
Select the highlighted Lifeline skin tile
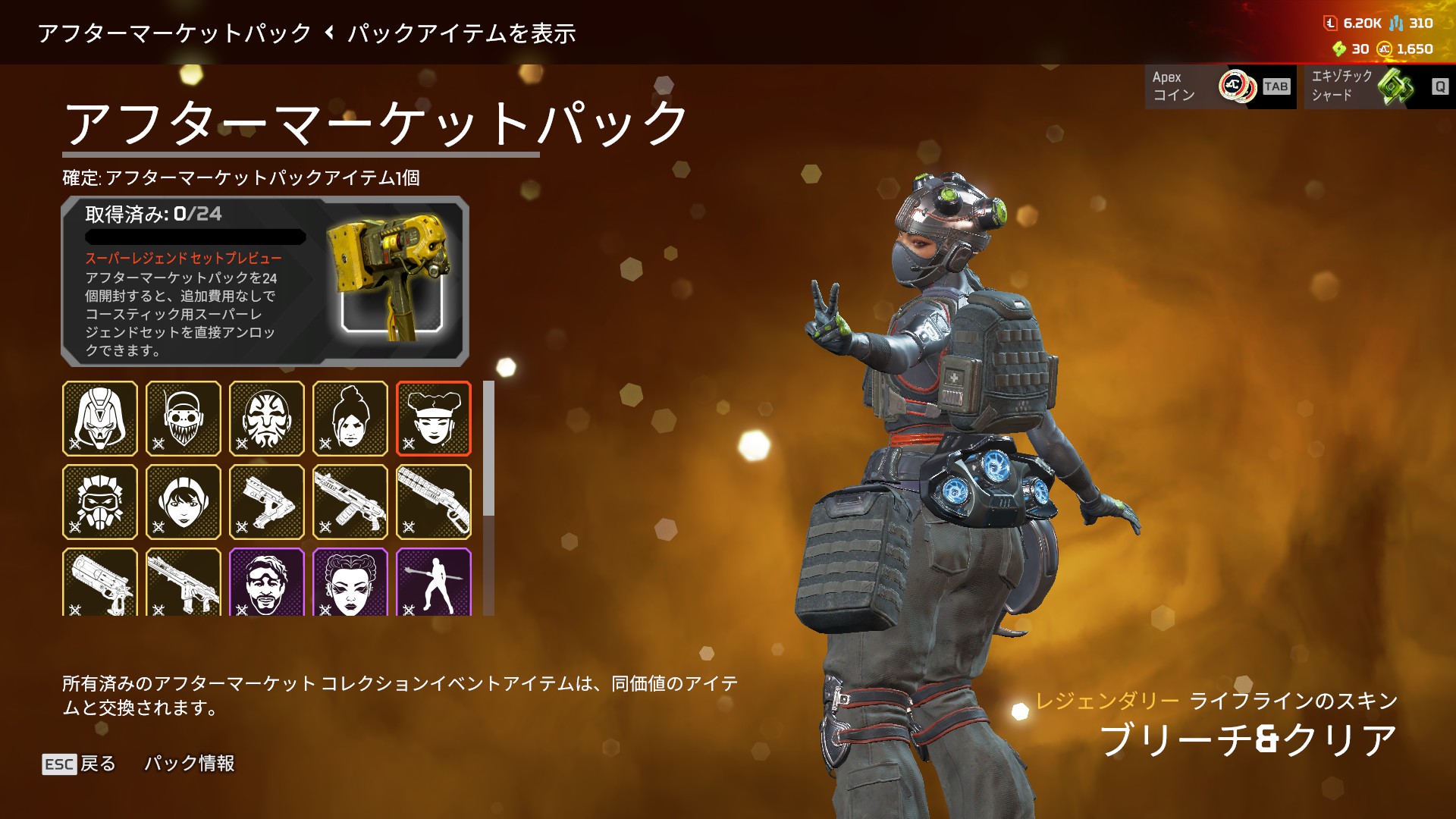[x=434, y=419]
